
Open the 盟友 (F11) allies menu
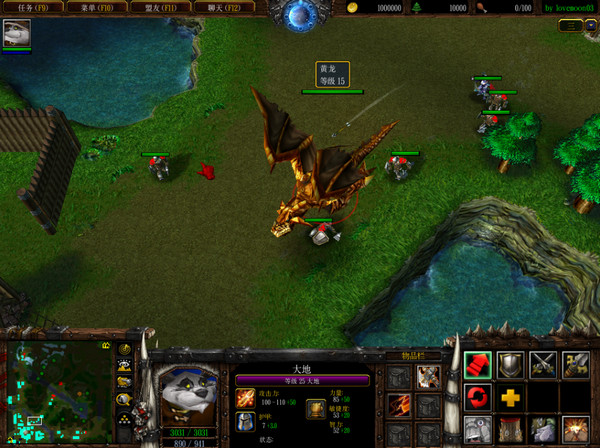pos(161,7)
